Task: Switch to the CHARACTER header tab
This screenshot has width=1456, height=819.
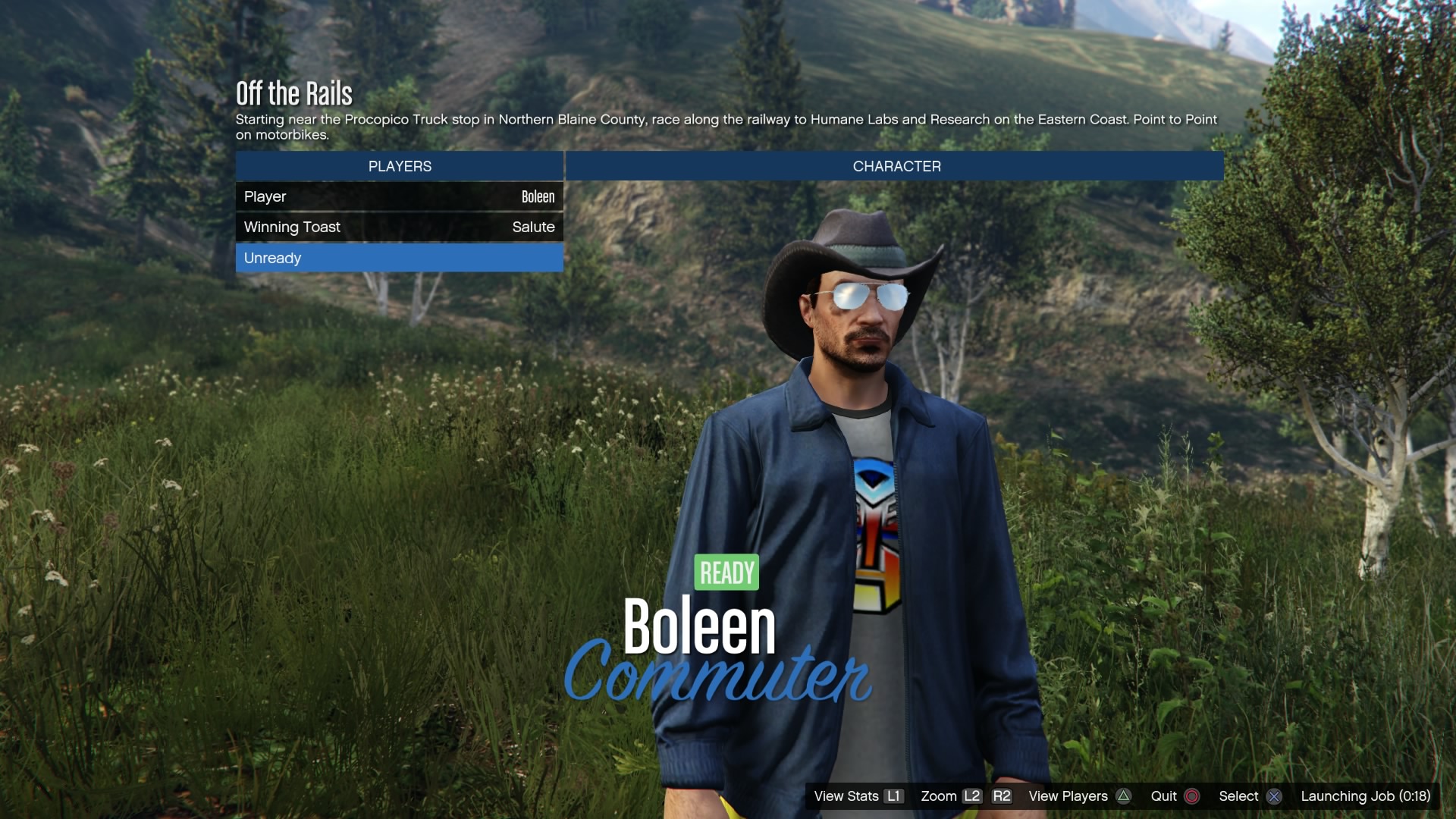Action: [896, 166]
